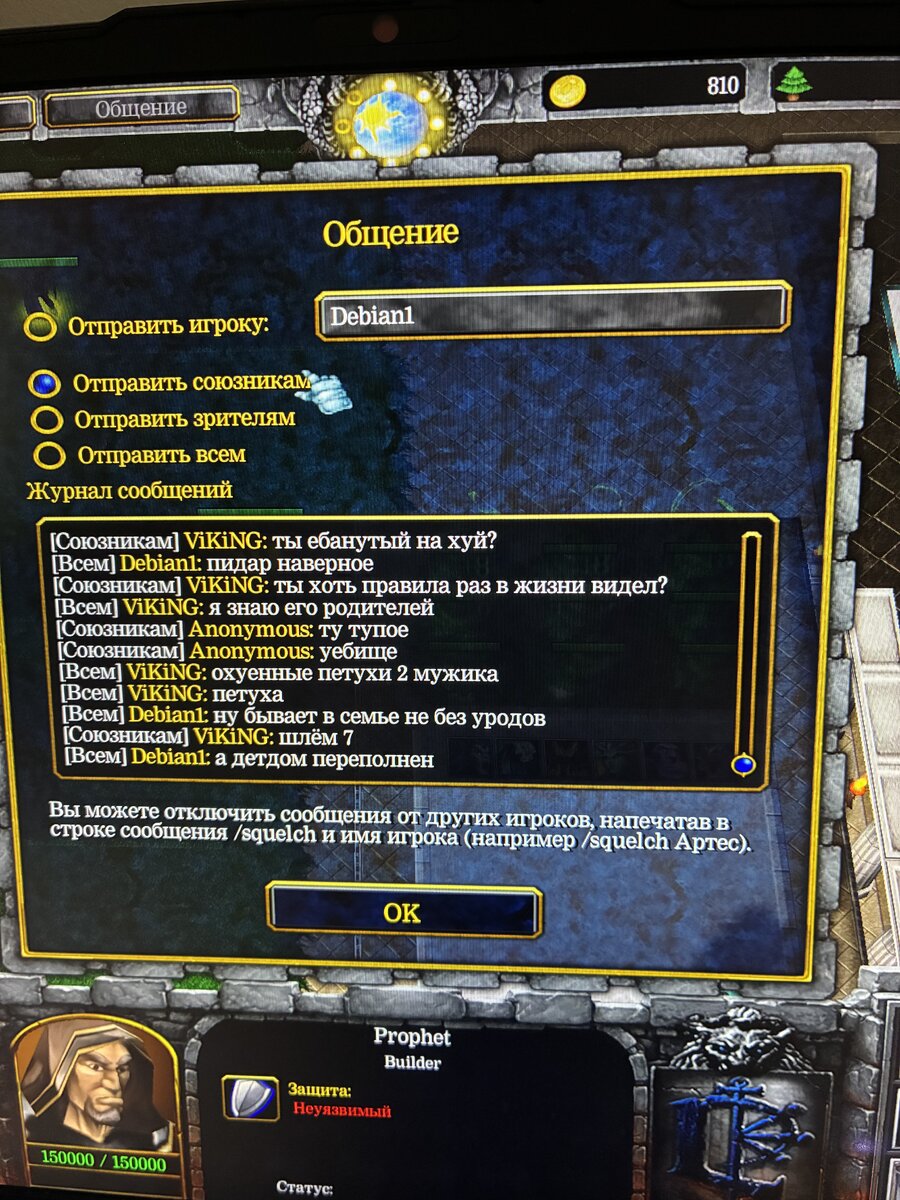Choose "Отправить союзникам" radio option
Image resolution: width=900 pixels, height=1200 pixels.
tap(44, 384)
